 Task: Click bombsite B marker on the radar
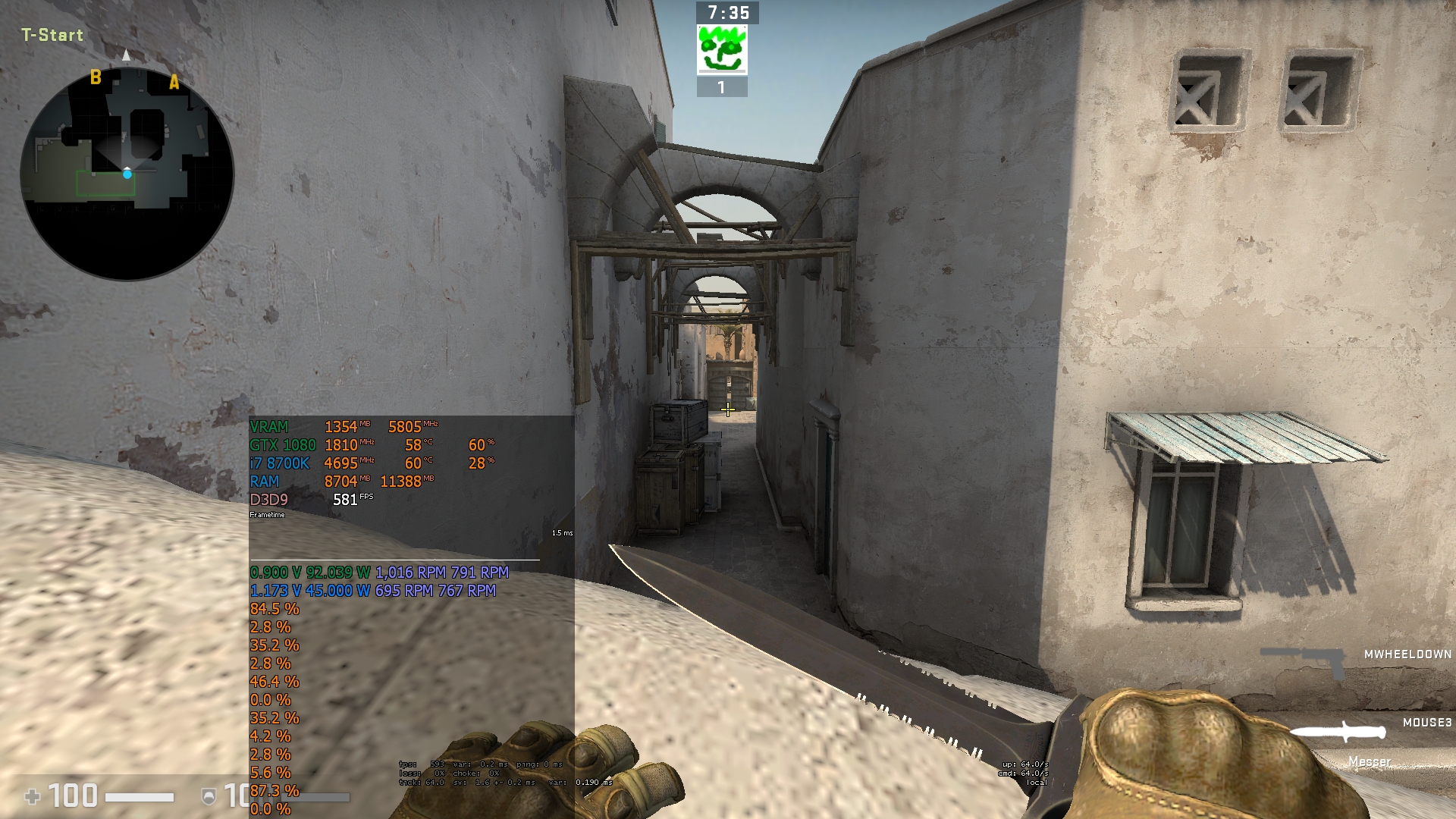pyautogui.click(x=96, y=77)
